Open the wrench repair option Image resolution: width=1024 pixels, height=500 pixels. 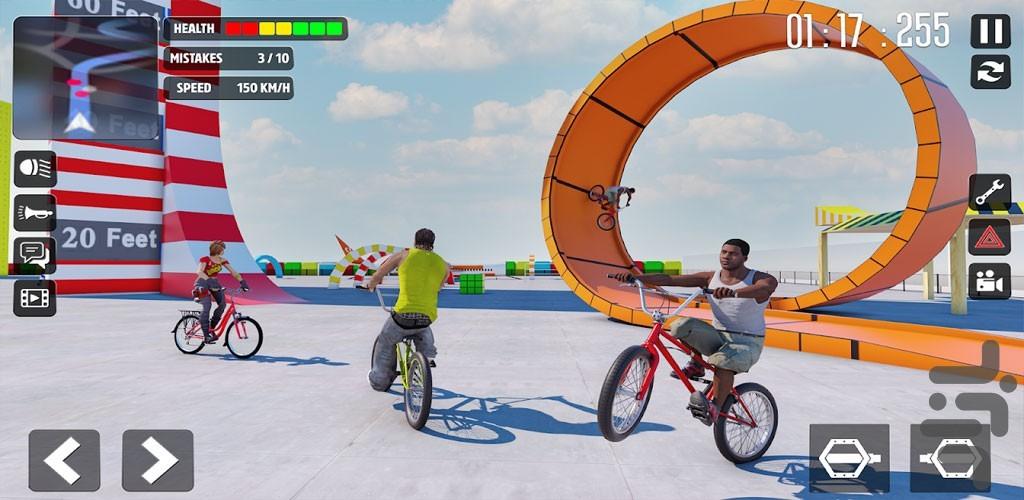pos(989,192)
